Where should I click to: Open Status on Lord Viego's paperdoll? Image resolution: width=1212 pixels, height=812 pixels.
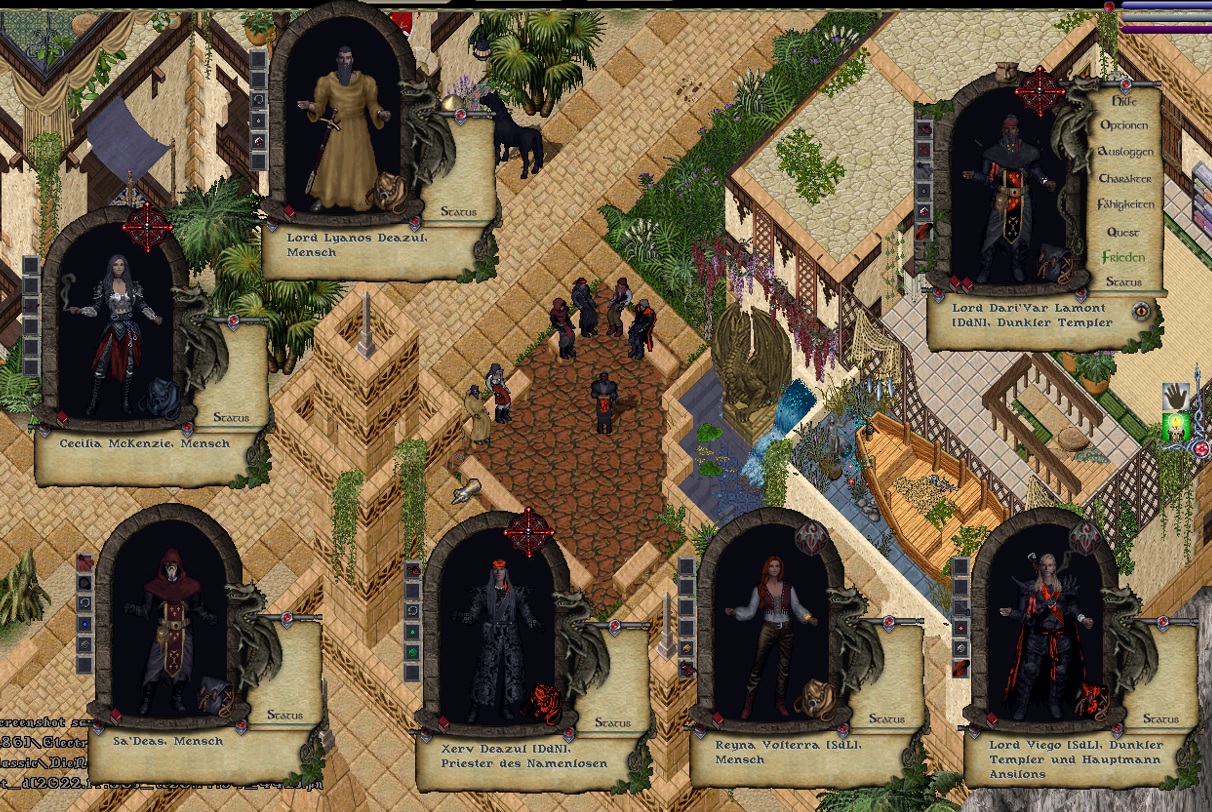point(1160,718)
